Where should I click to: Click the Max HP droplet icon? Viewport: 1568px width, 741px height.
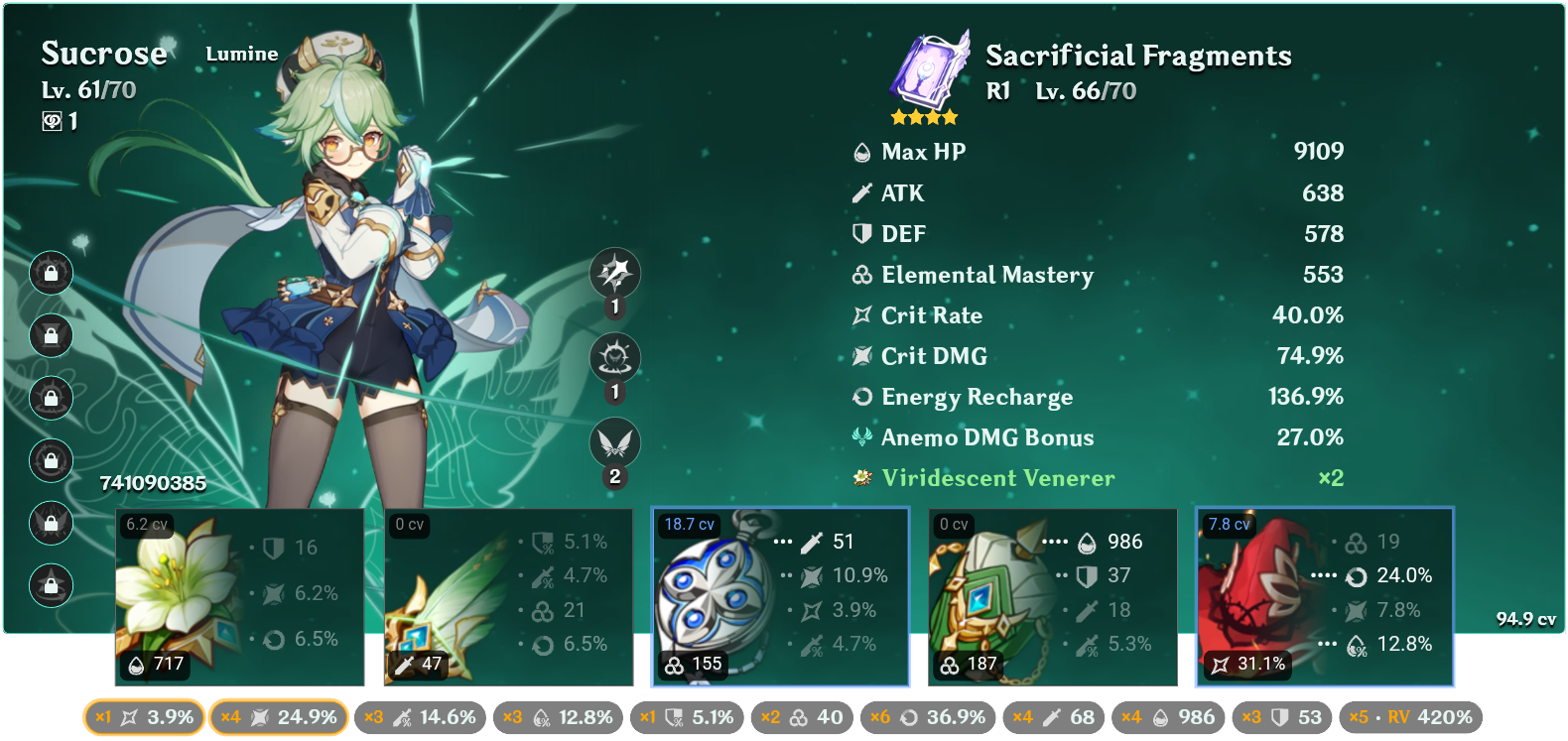861,152
